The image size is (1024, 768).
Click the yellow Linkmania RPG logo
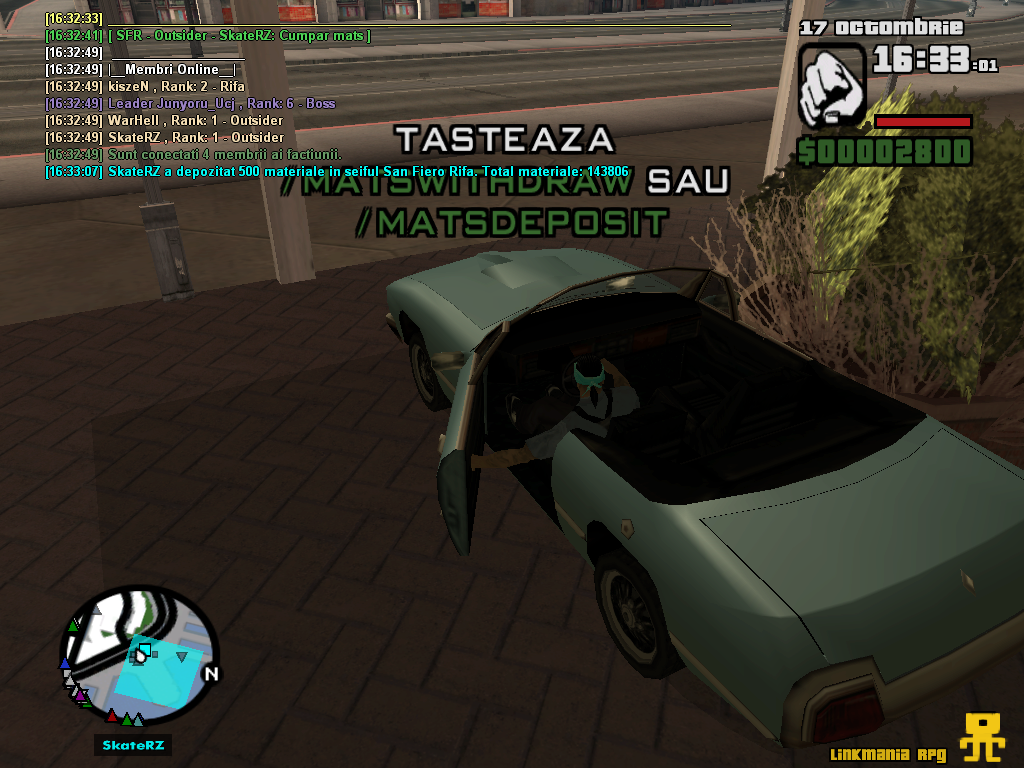(x=982, y=739)
